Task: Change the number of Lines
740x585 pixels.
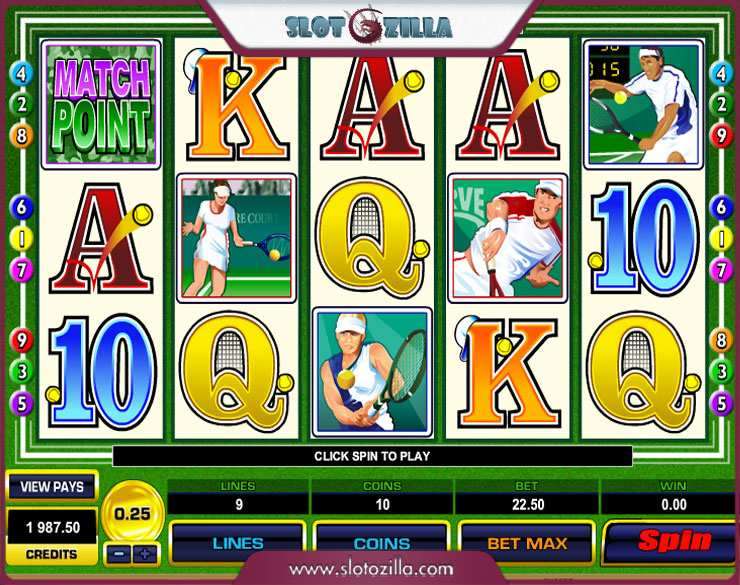Action: click(x=237, y=544)
